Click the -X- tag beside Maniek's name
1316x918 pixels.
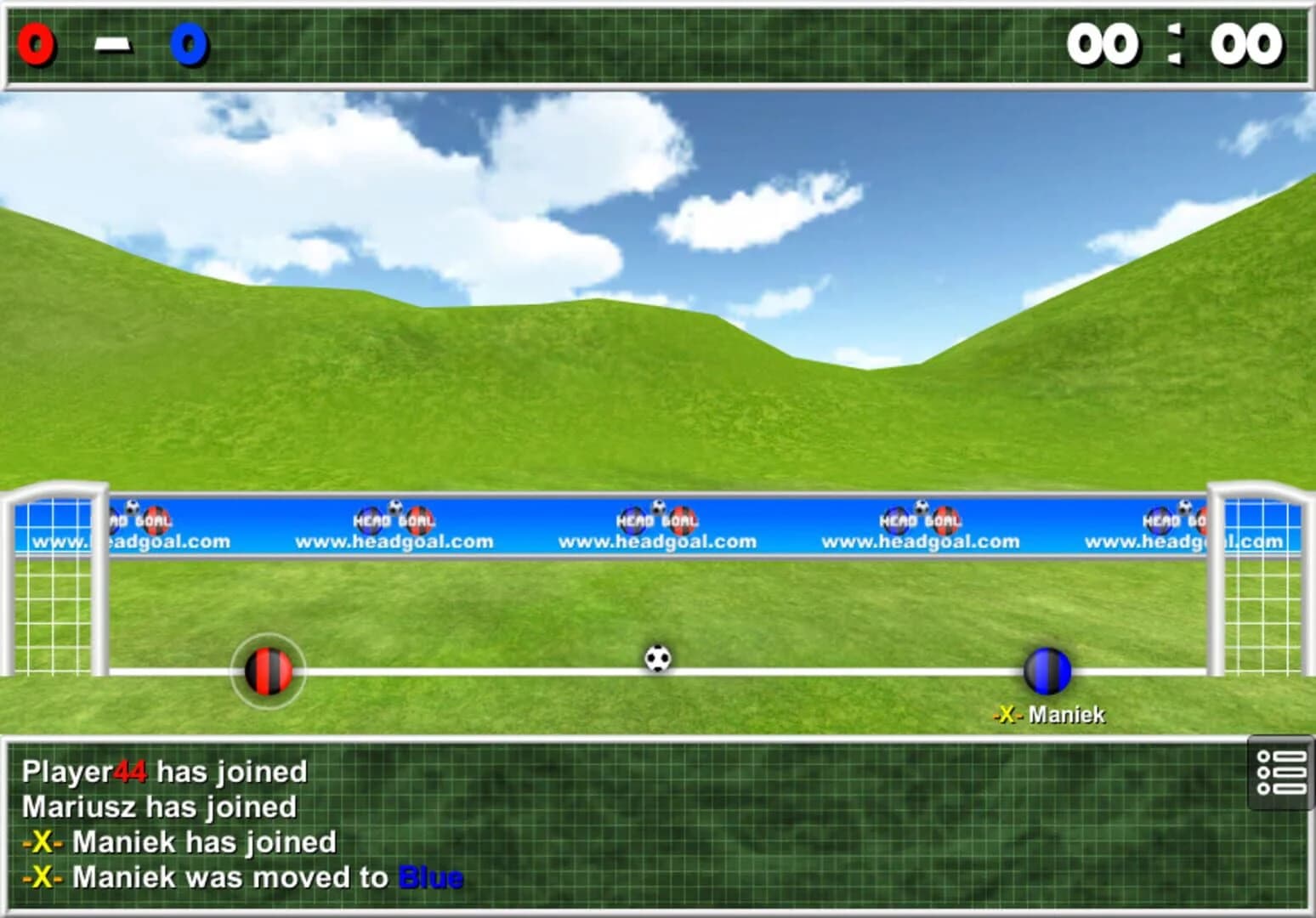point(1008,715)
